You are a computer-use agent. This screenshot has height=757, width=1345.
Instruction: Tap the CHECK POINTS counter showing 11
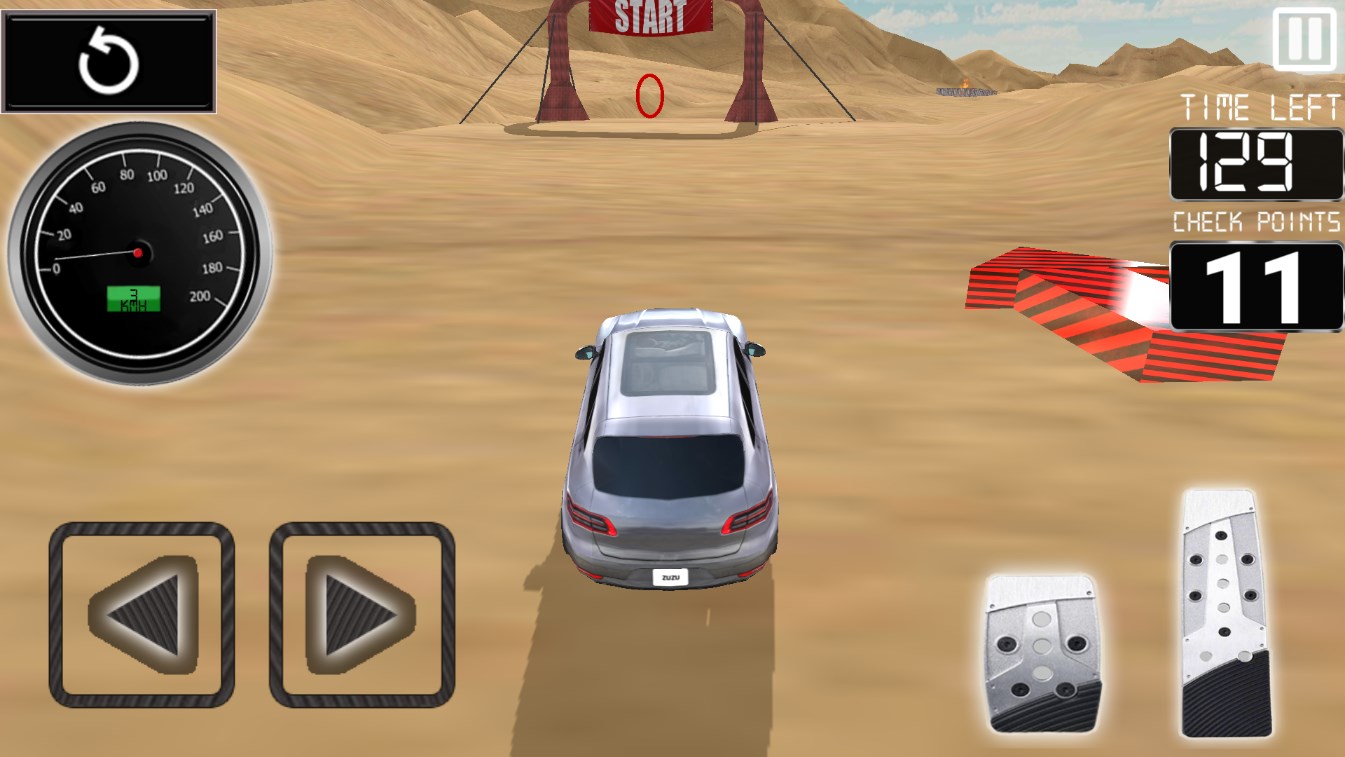point(1253,285)
